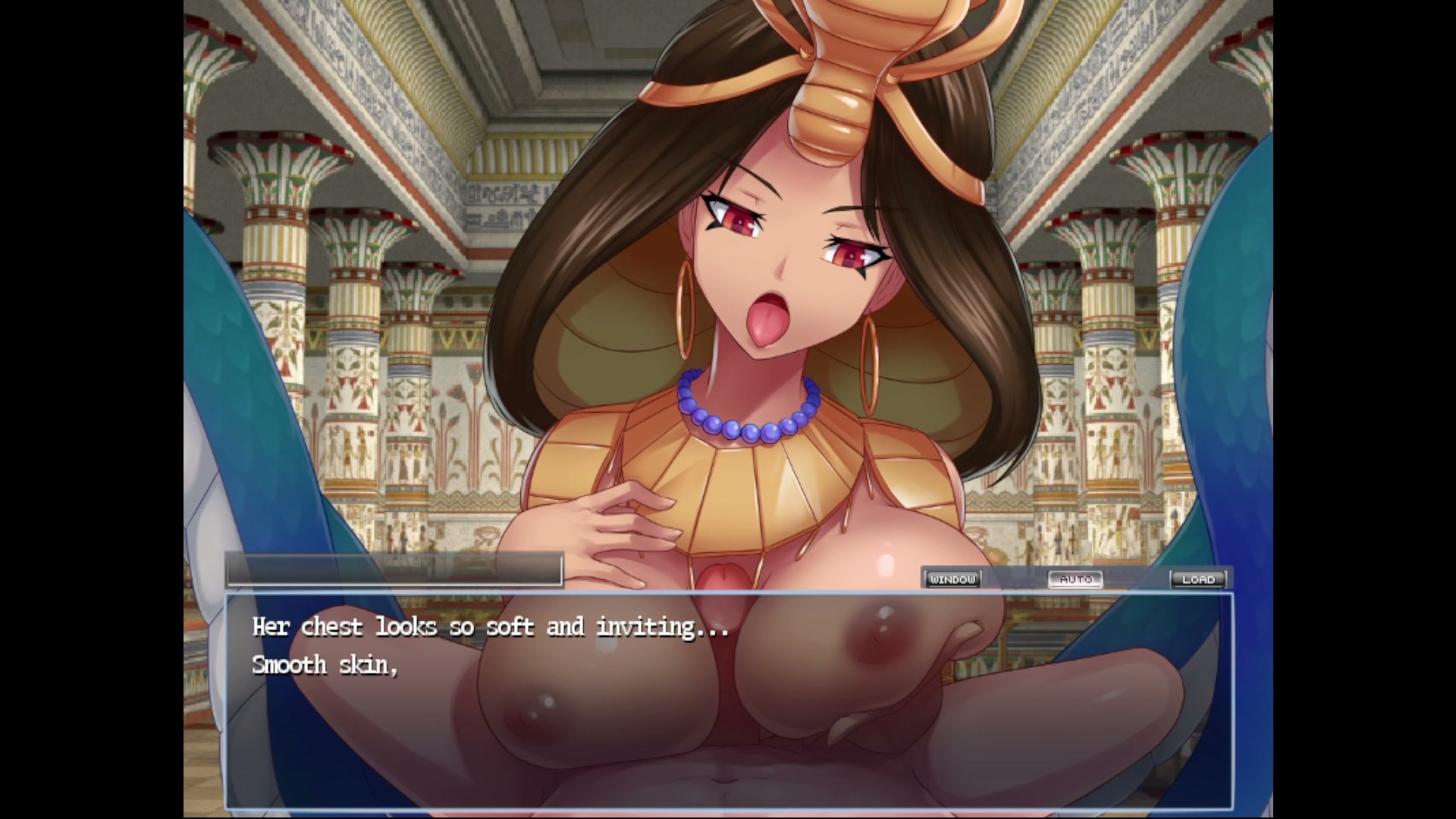Hide the text box with the WINDOW button
The width and height of the screenshot is (1456, 819).
coord(952,579)
